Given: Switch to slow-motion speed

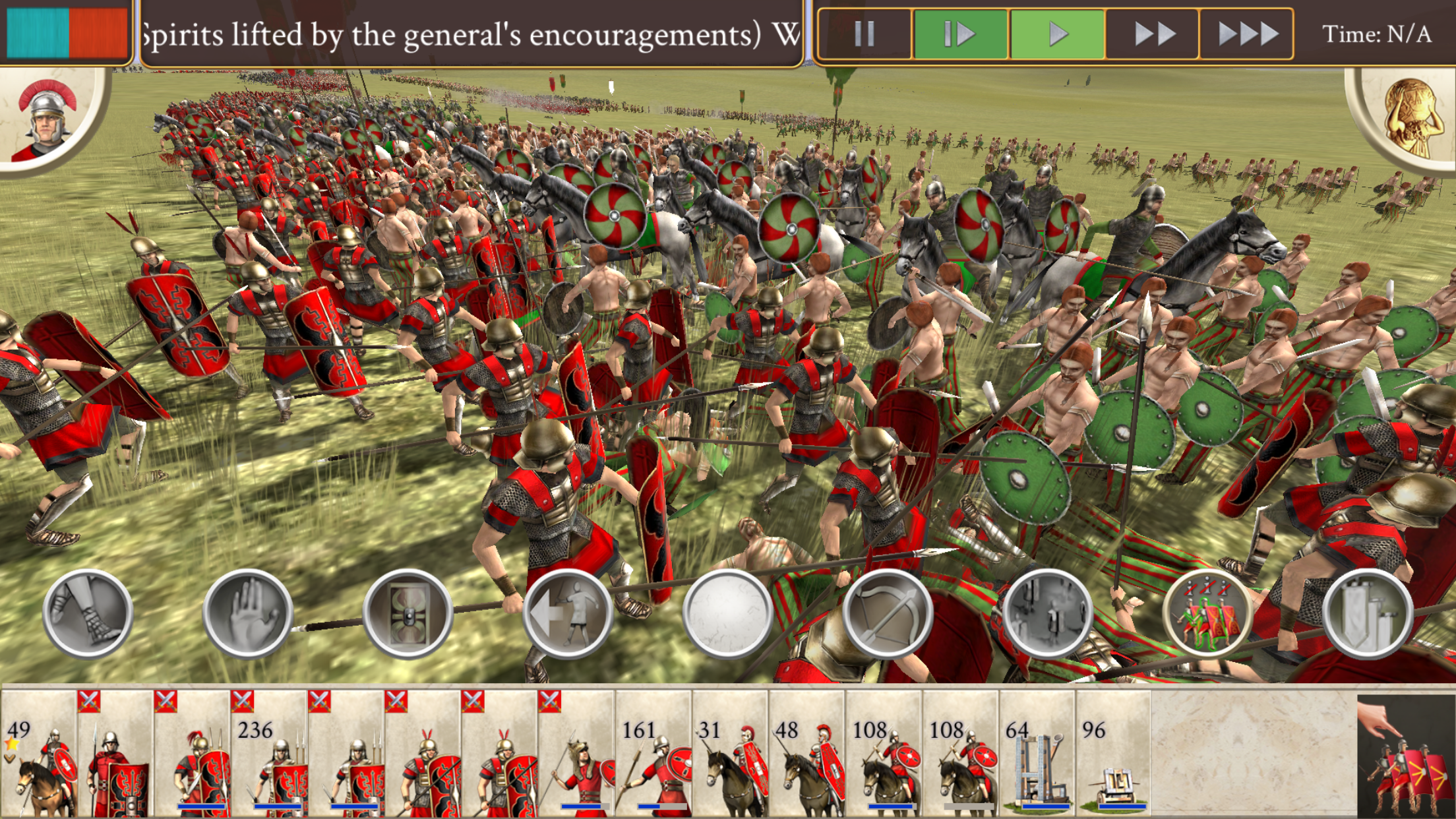Looking at the screenshot, I should [959, 34].
